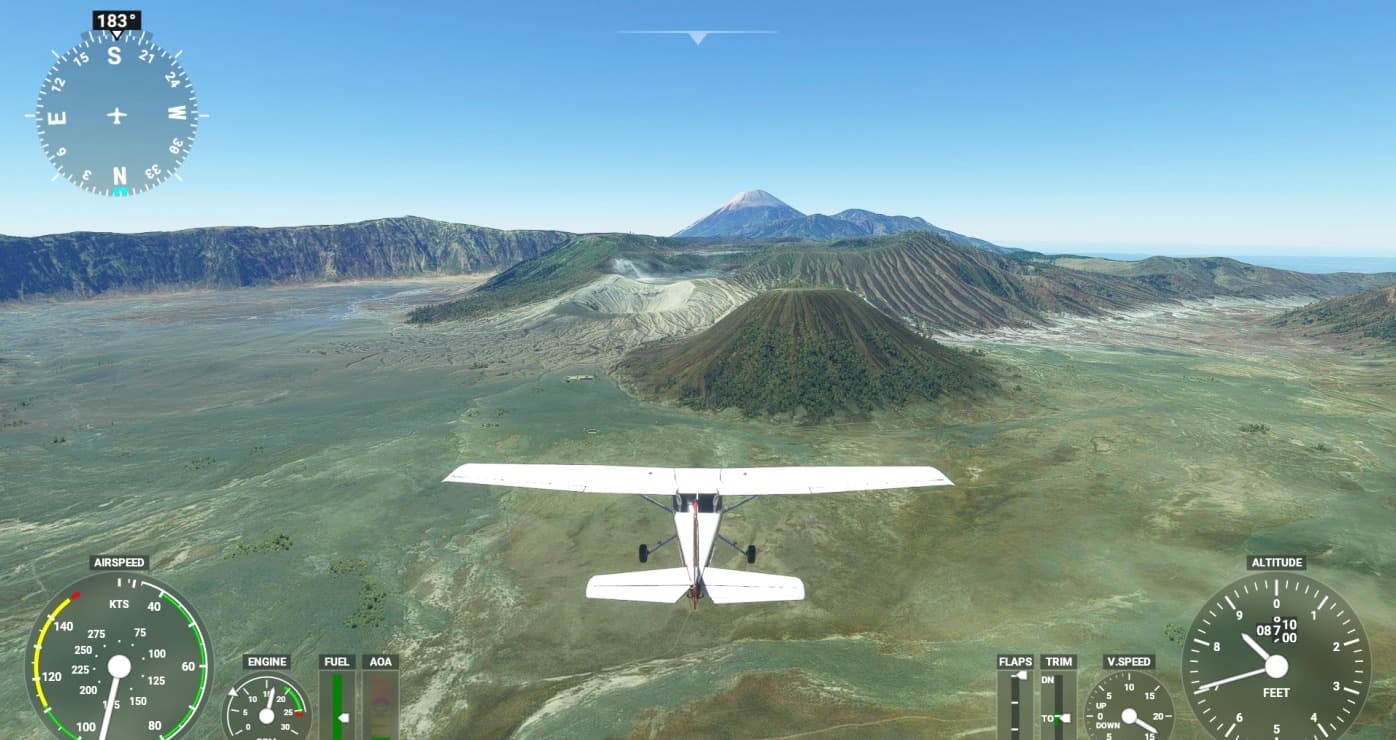Image resolution: width=1396 pixels, height=740 pixels.
Task: Select the AOA indicator
Action: point(380,705)
